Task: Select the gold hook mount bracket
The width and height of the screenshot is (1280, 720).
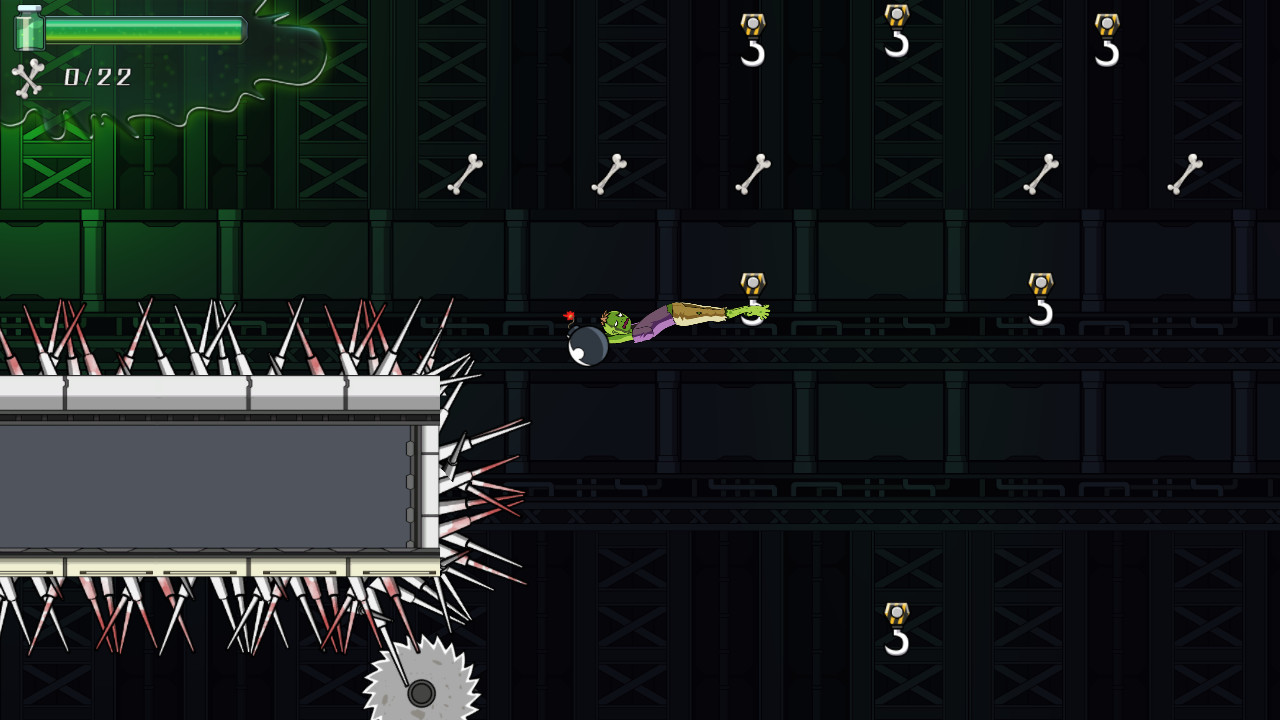Action: point(752,281)
